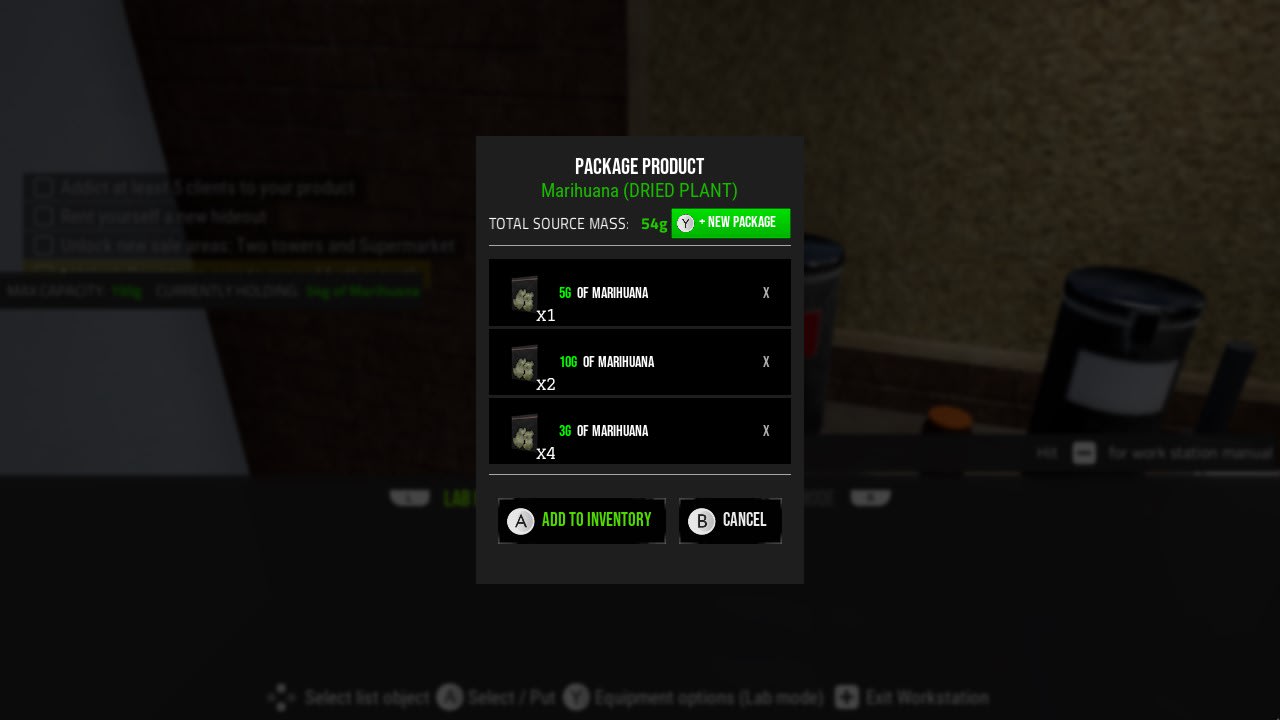
Task: Click the 3g Marihuana package bag thumbnail
Action: (523, 431)
